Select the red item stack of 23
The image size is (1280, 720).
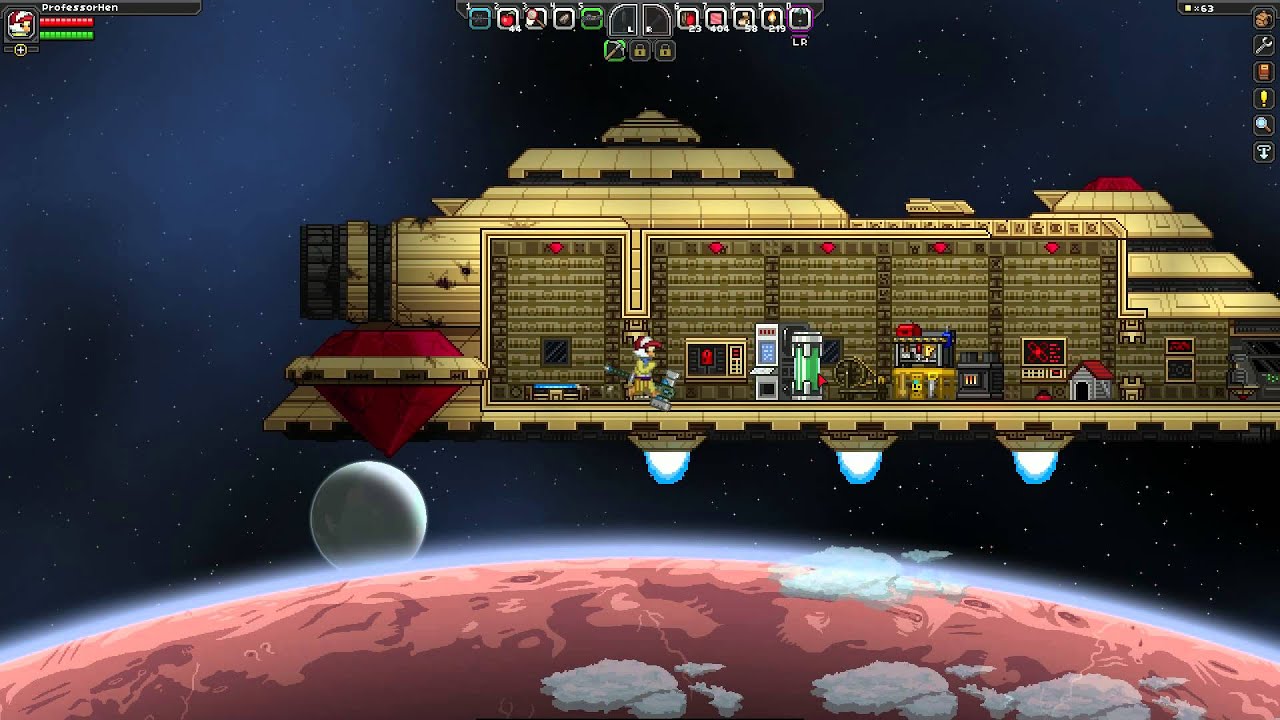pyautogui.click(x=689, y=18)
